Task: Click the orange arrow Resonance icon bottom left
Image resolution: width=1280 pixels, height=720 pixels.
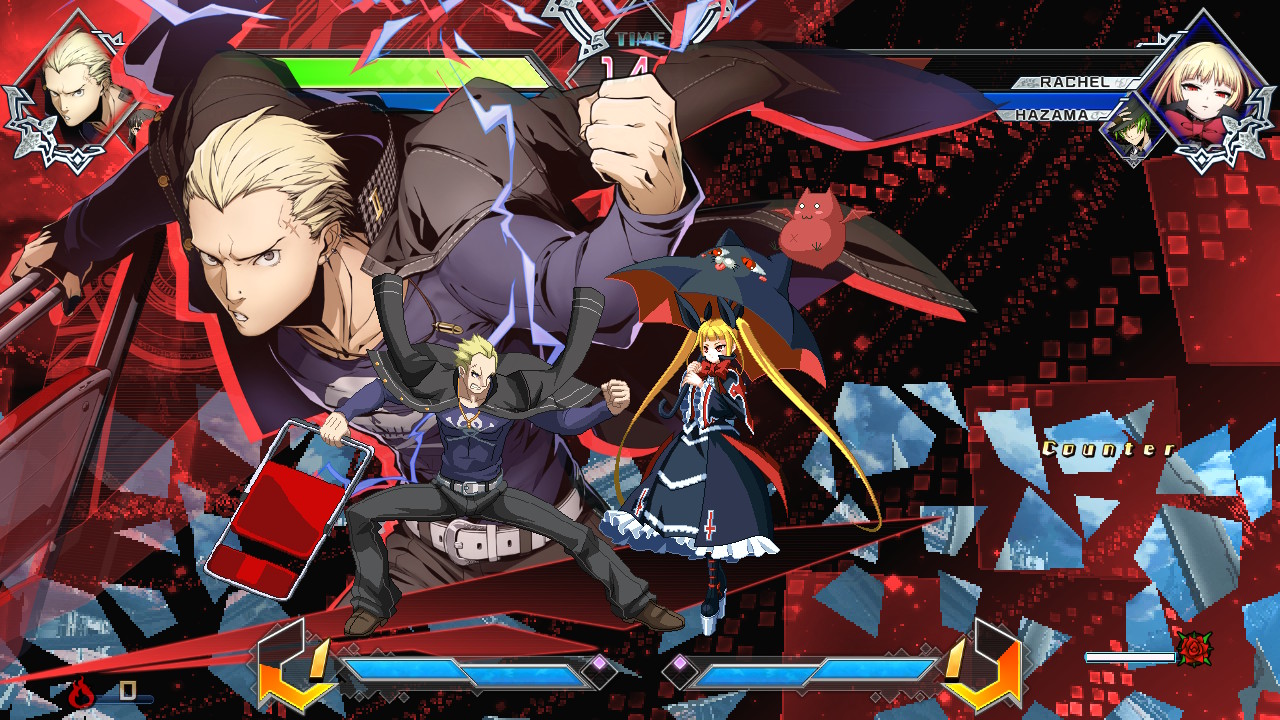Action: pyautogui.click(x=297, y=672)
